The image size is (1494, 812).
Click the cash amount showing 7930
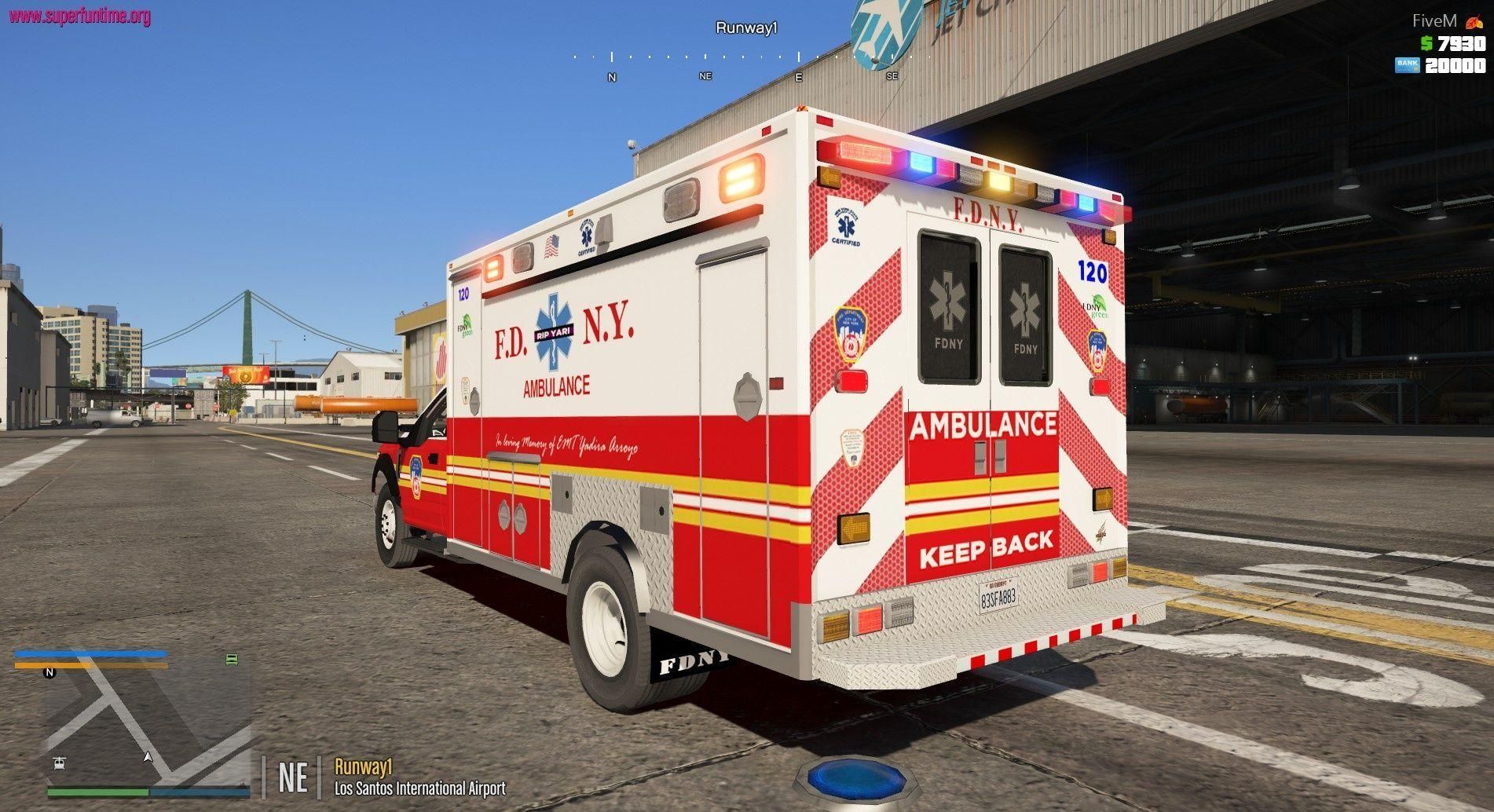pos(1462,43)
